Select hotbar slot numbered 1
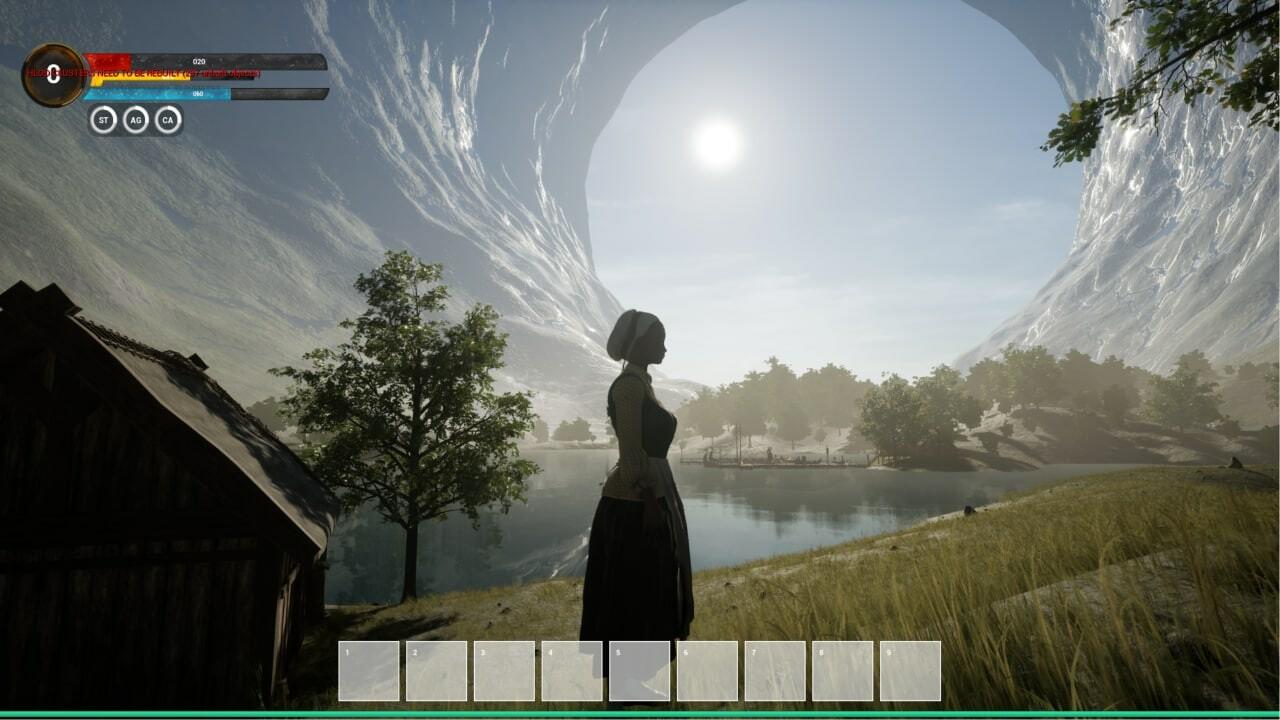 [x=369, y=671]
